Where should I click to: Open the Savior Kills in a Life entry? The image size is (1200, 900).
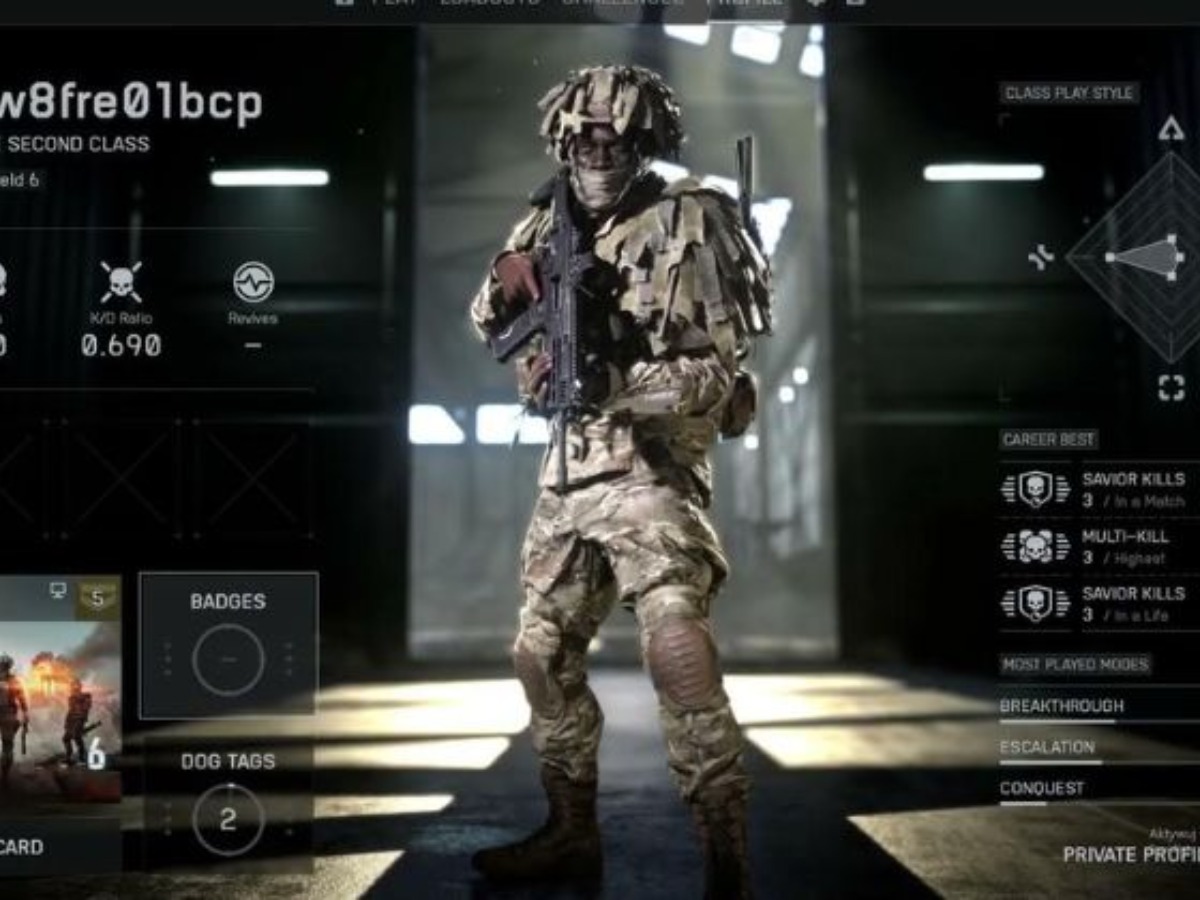coord(1100,604)
